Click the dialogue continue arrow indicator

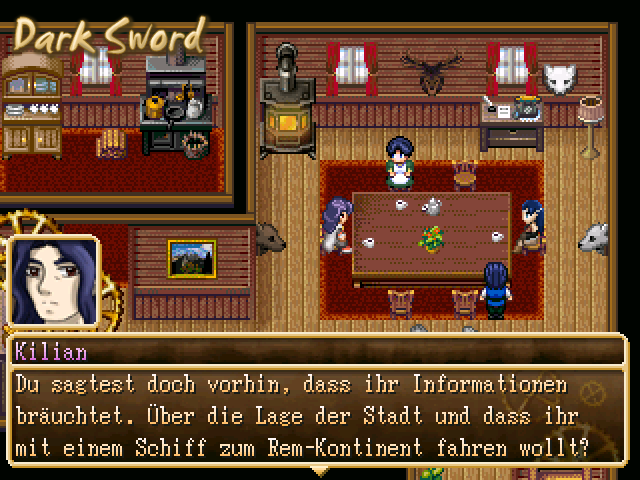pyautogui.click(x=320, y=470)
